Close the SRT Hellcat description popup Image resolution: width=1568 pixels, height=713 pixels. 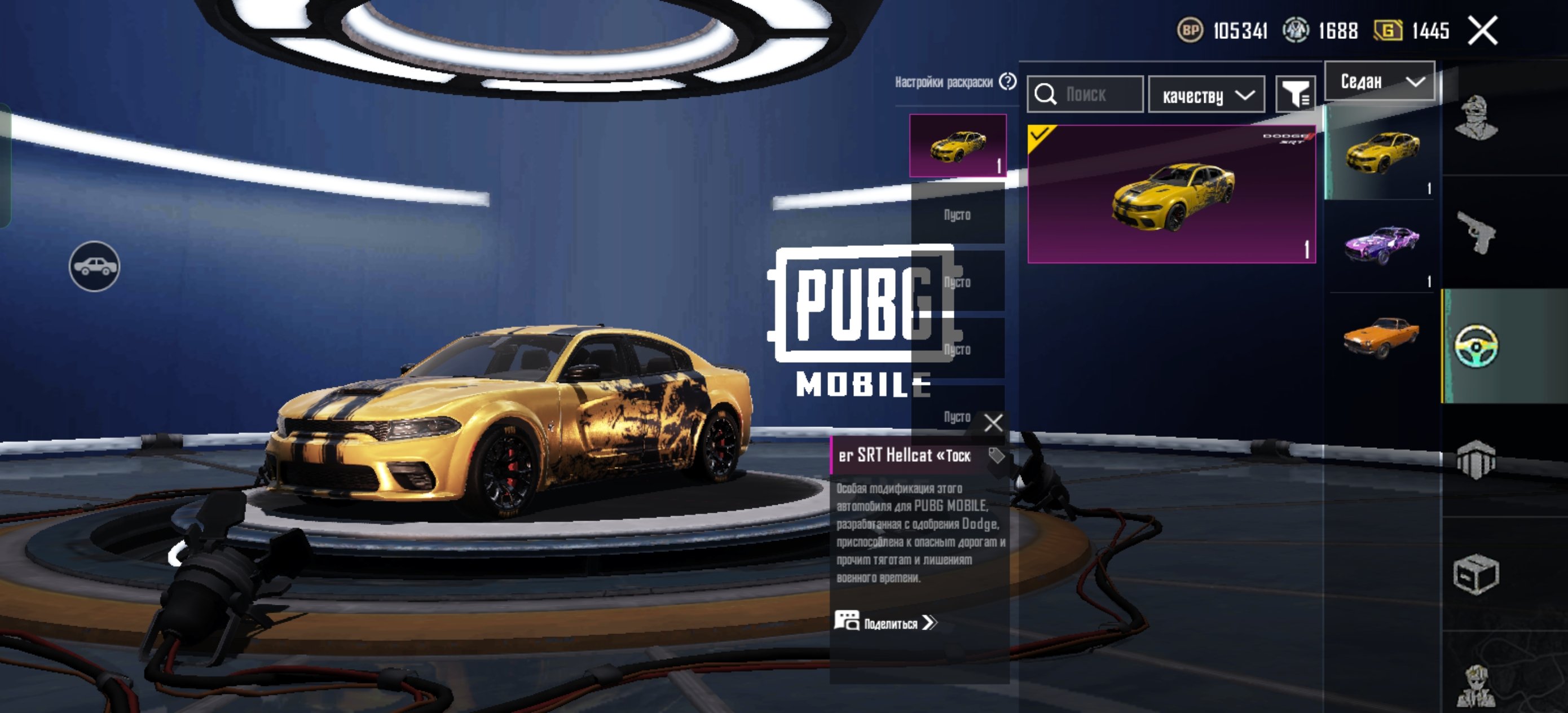(x=993, y=422)
